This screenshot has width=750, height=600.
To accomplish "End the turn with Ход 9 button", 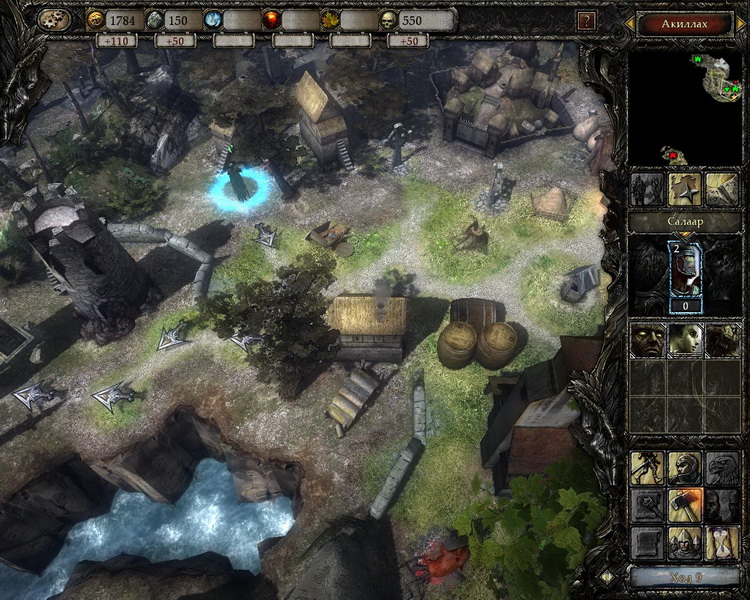I will (685, 577).
